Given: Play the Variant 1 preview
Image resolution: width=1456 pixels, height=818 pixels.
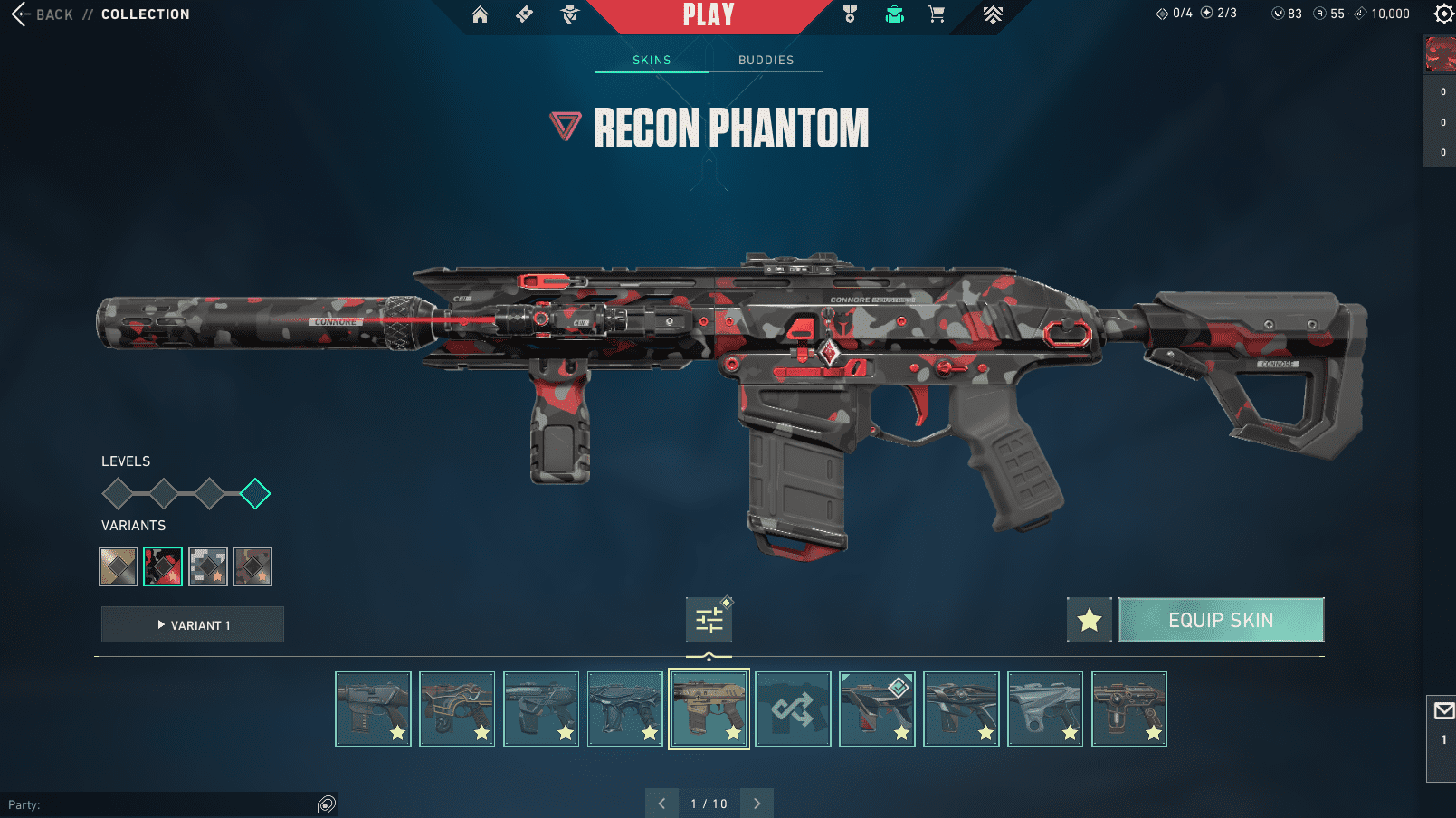Looking at the screenshot, I should pos(193,625).
